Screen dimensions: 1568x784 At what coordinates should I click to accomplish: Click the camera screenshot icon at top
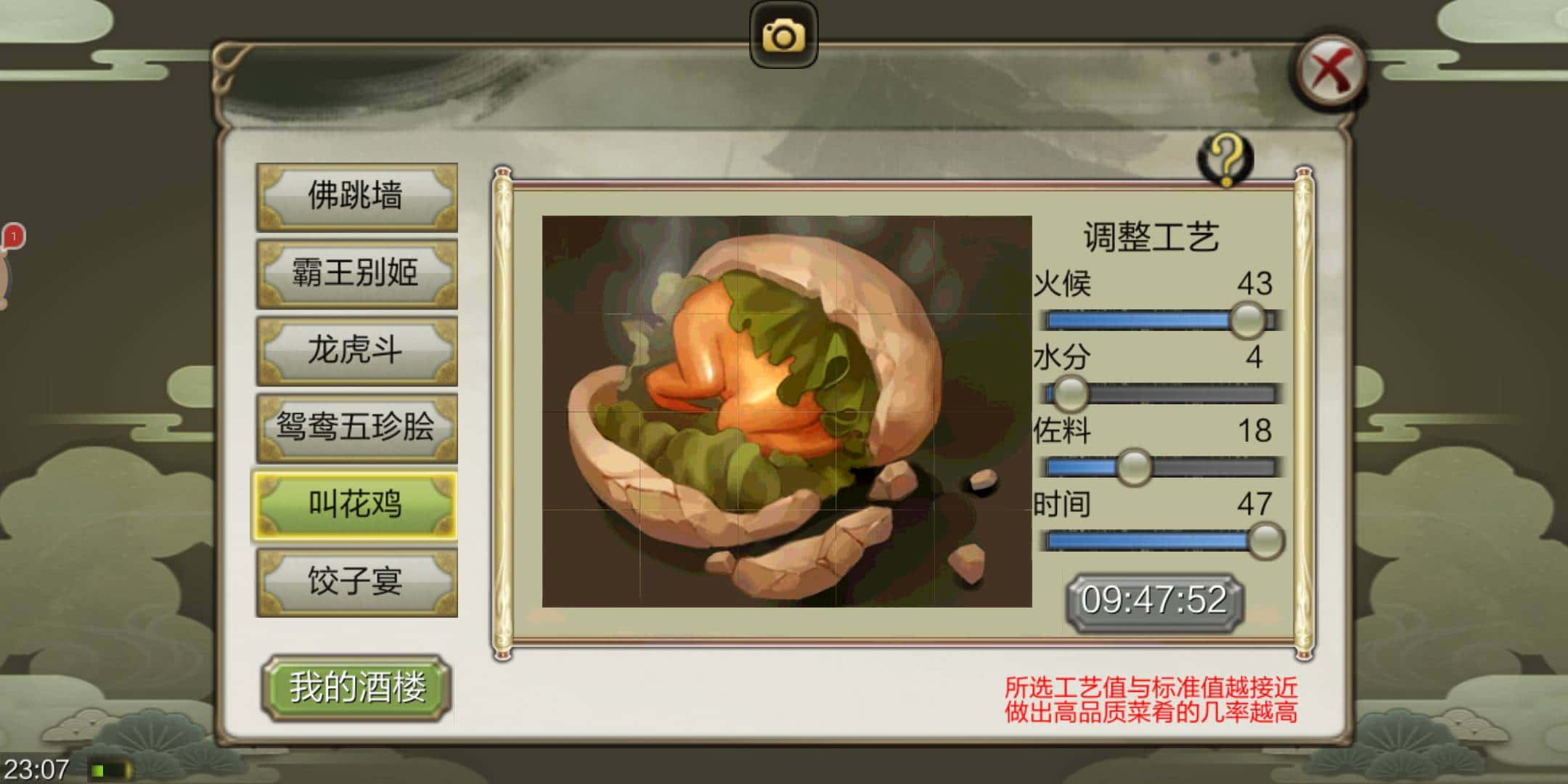click(784, 34)
